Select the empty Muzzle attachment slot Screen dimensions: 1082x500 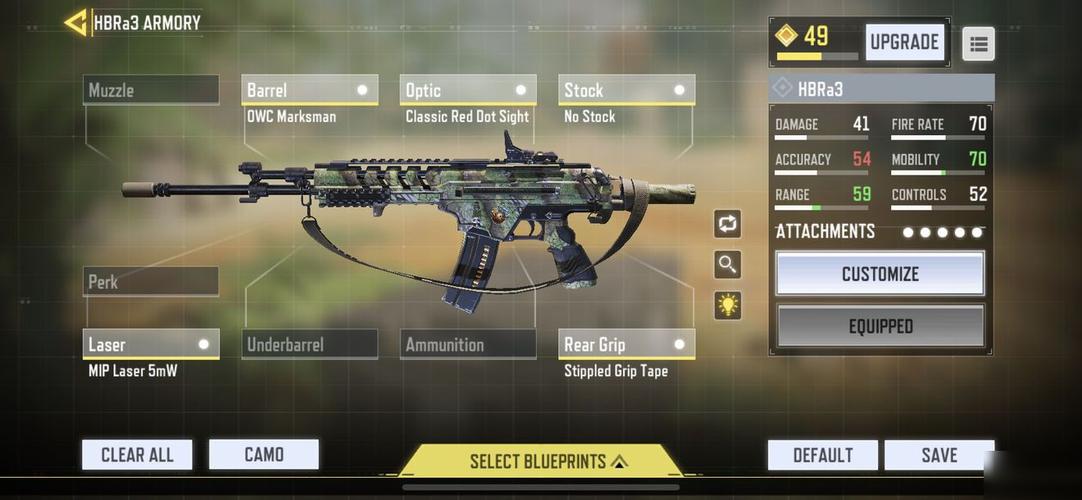(151, 90)
